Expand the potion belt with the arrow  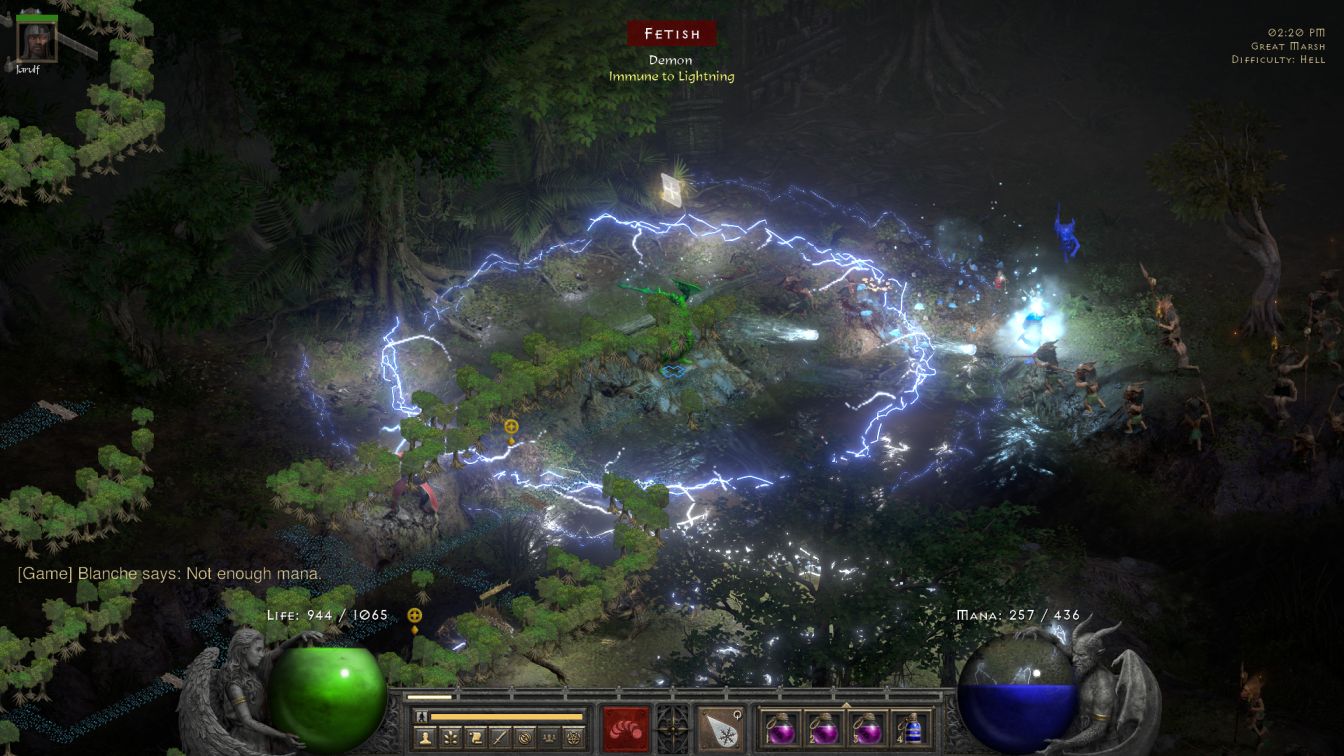tap(846, 704)
